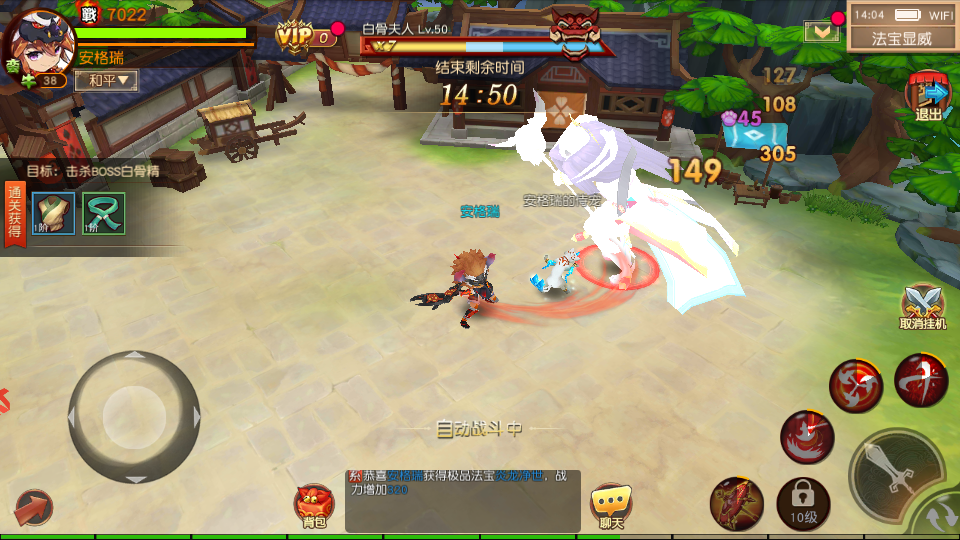Expand the yellow dropdown arrow button
The height and width of the screenshot is (540, 960).
click(x=822, y=31)
